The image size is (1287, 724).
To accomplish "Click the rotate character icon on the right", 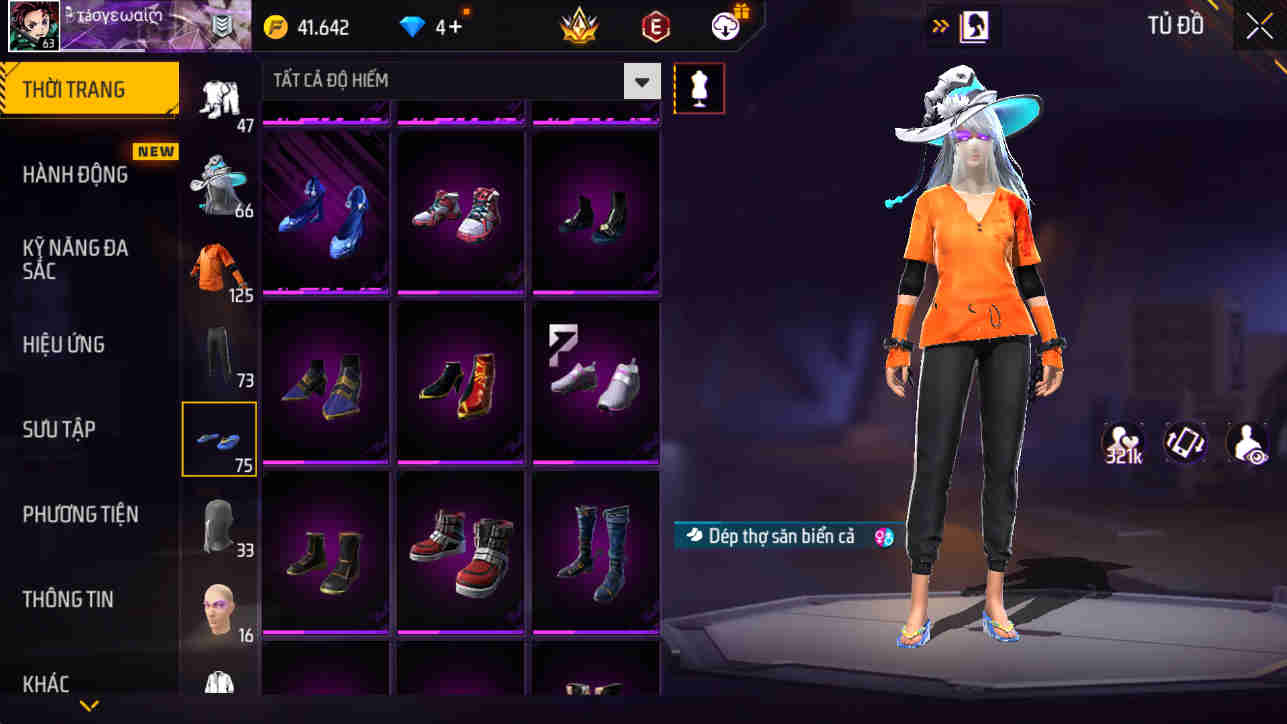I will tap(1185, 444).
